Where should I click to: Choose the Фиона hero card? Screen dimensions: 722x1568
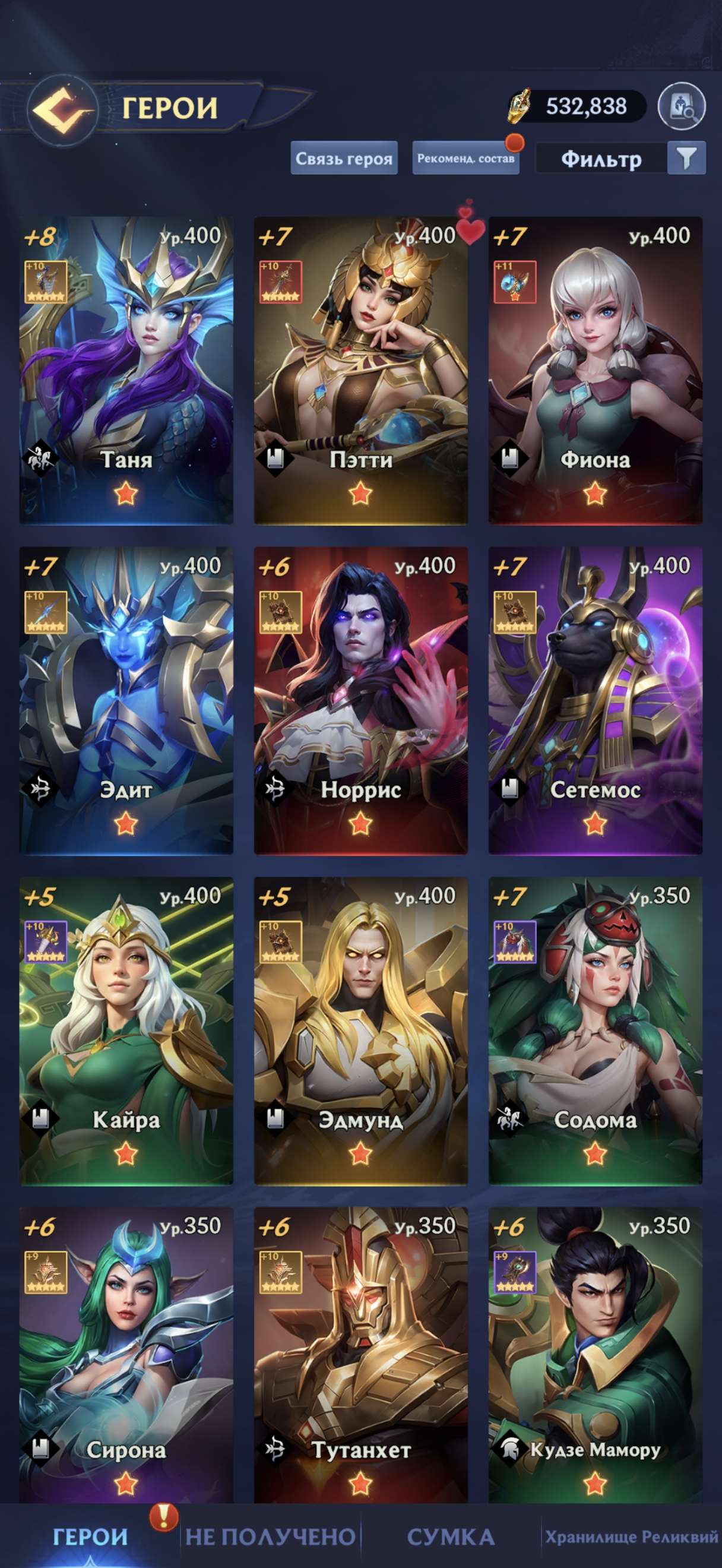595,370
